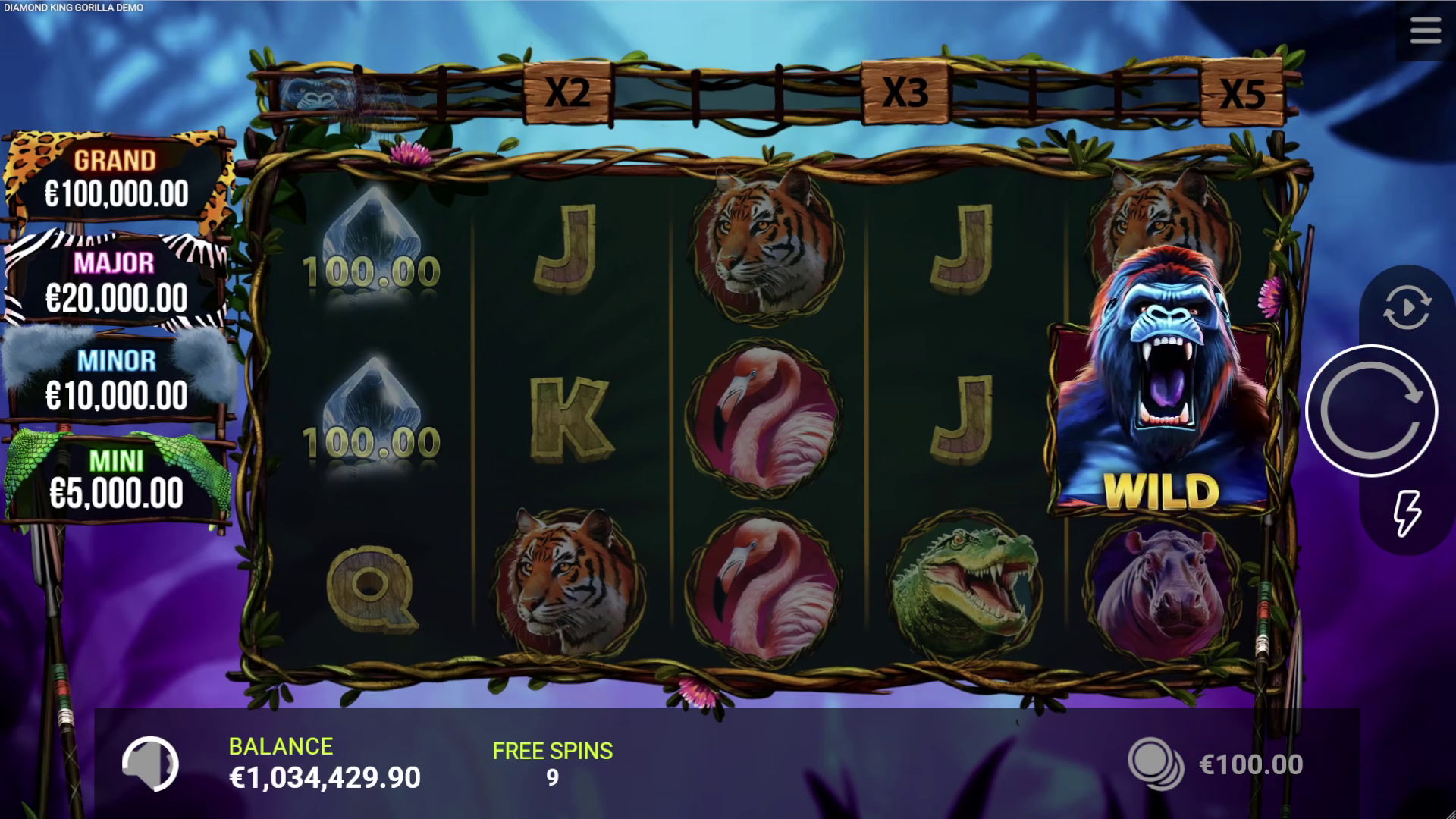Spin the reels with the big circular button
Screen dimensions: 1456x819
point(1371,410)
